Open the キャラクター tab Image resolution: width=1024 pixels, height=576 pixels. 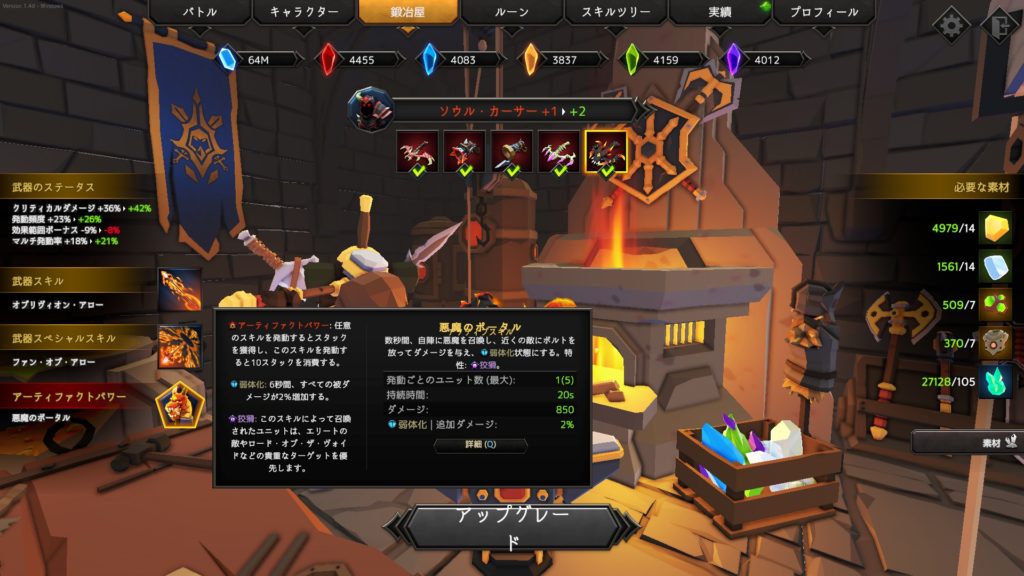coord(303,13)
